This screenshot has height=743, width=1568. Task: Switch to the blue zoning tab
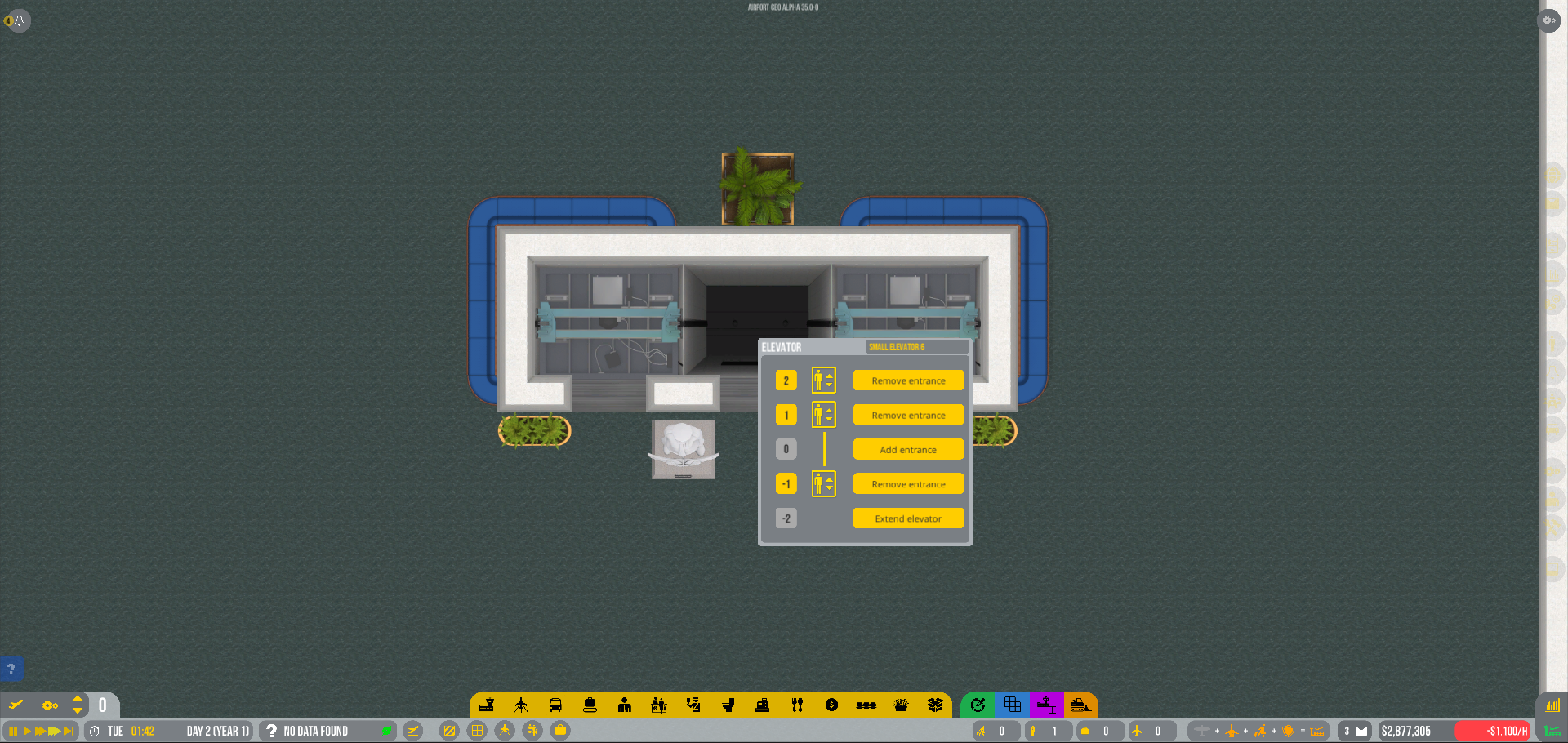(1013, 705)
